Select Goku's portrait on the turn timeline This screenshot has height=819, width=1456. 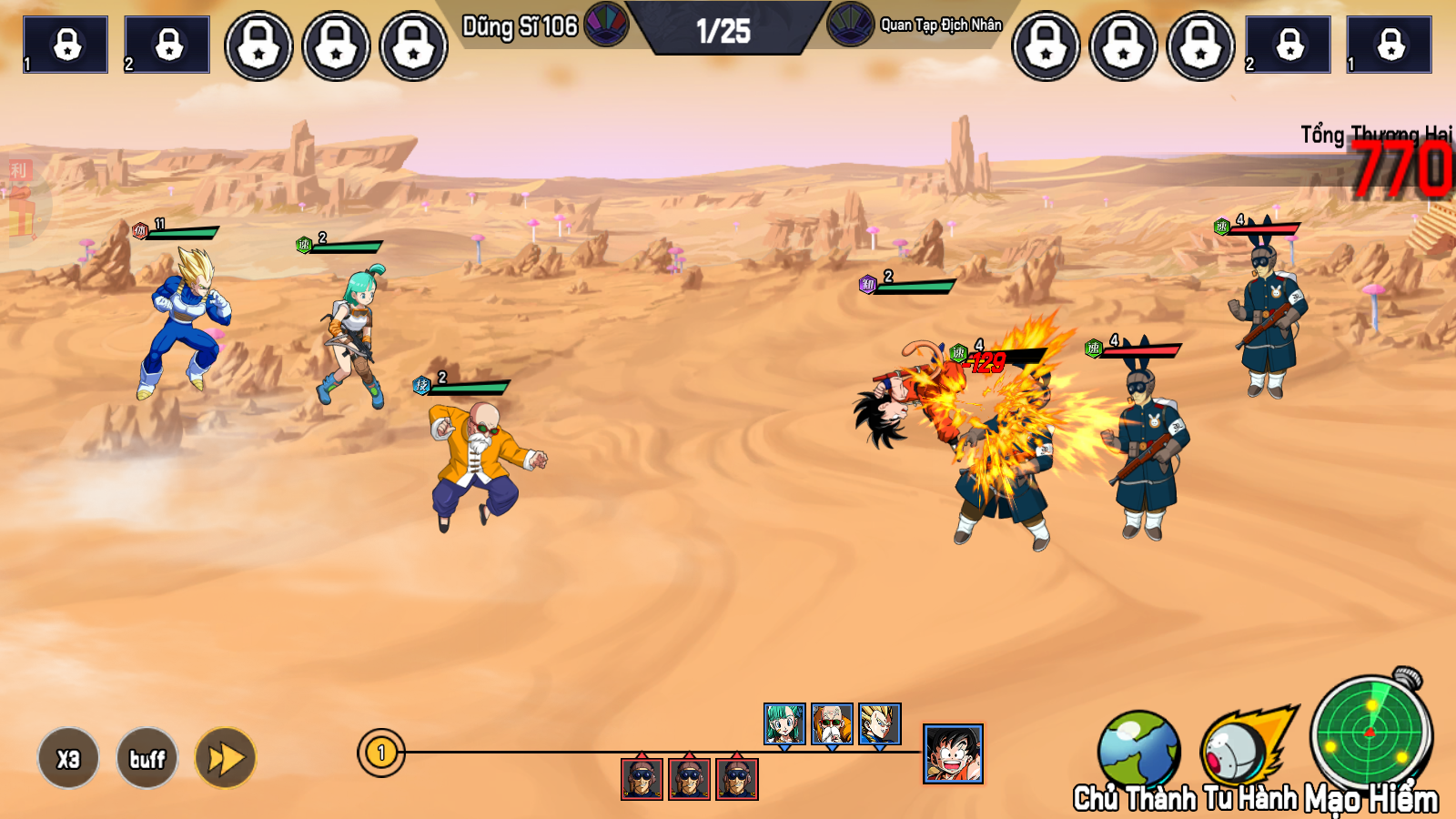(953, 753)
